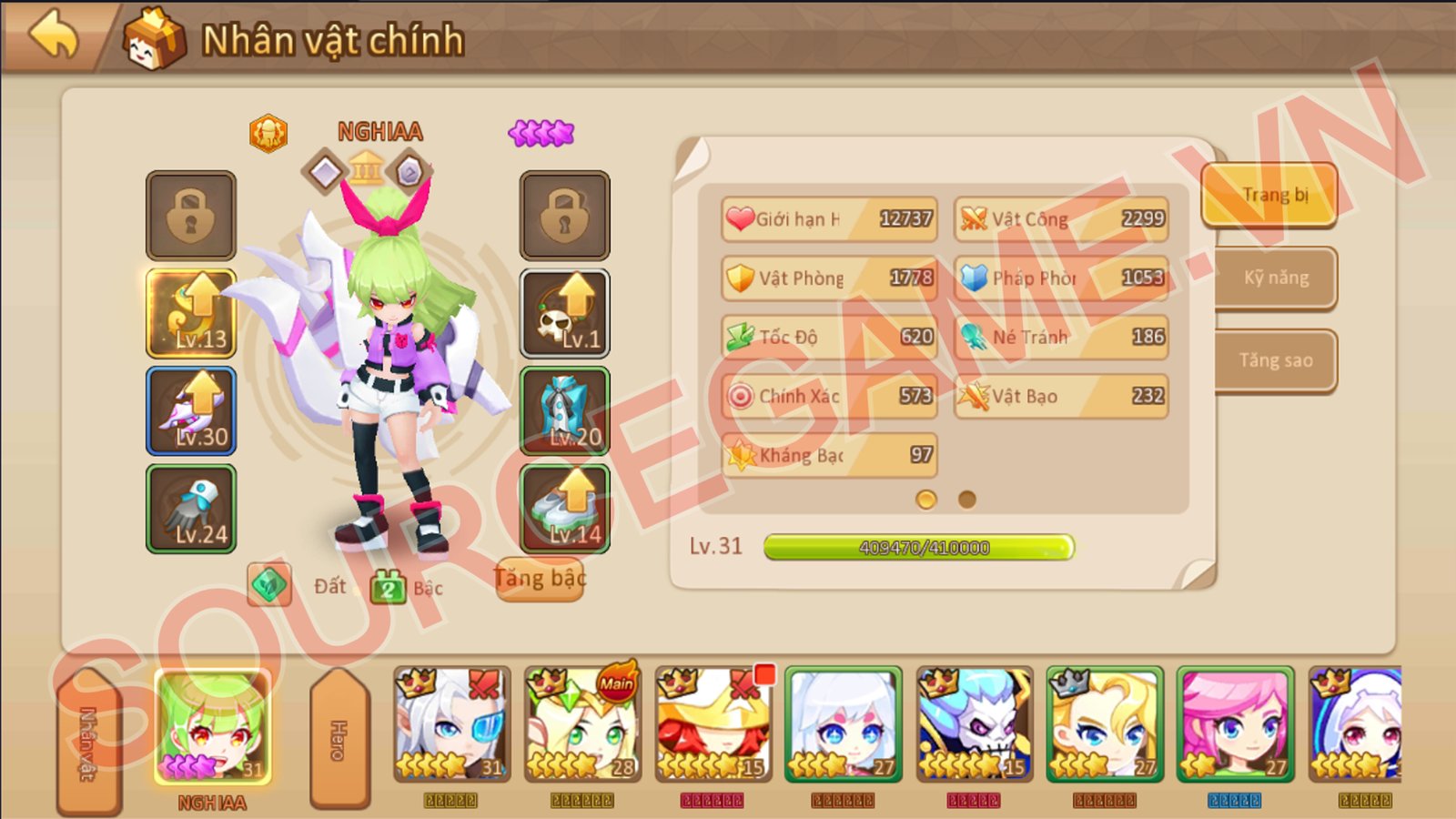Select the Tăng sao tab

1276,360
